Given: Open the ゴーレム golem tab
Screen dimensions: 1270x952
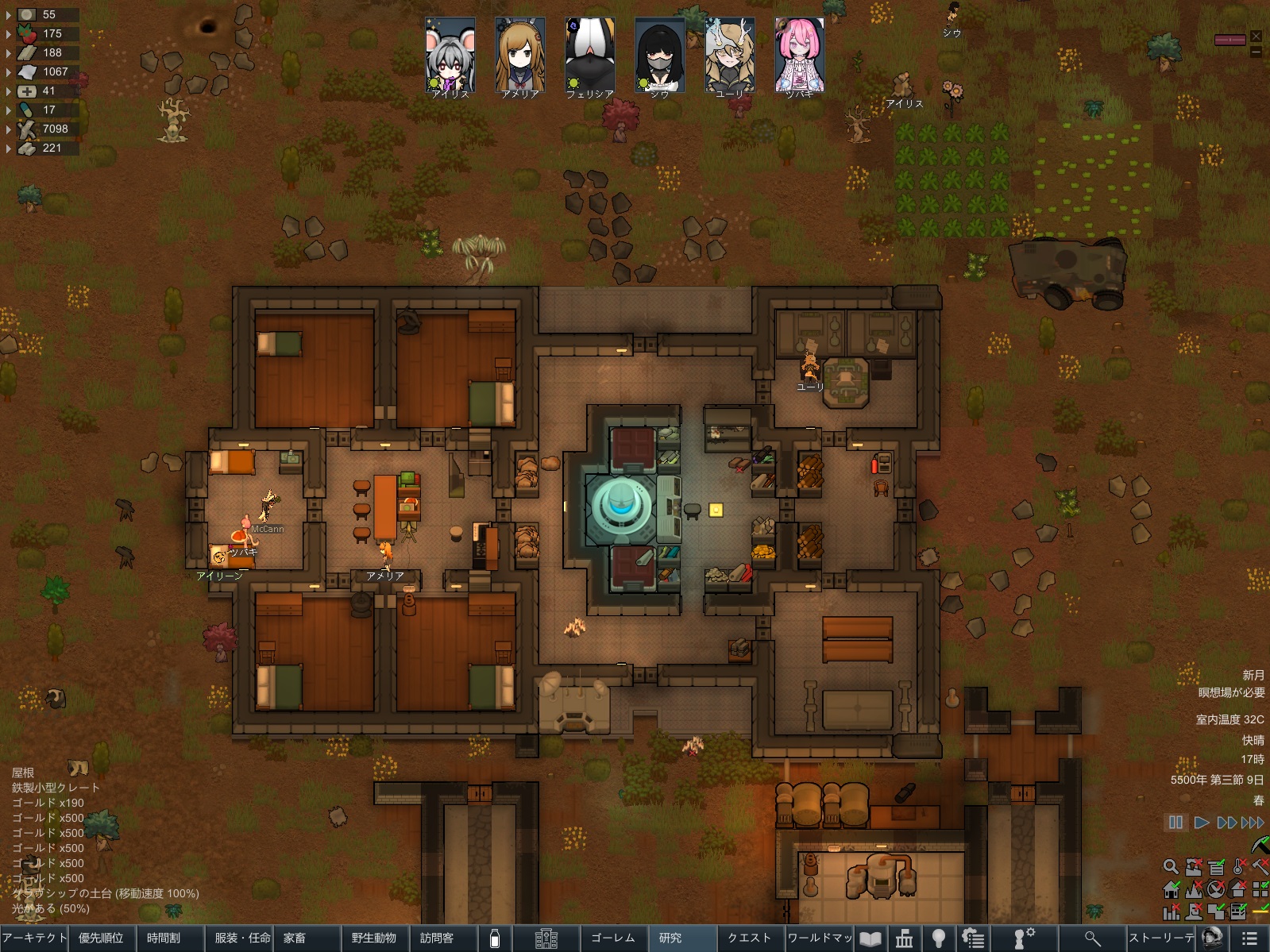Looking at the screenshot, I should 613,938.
